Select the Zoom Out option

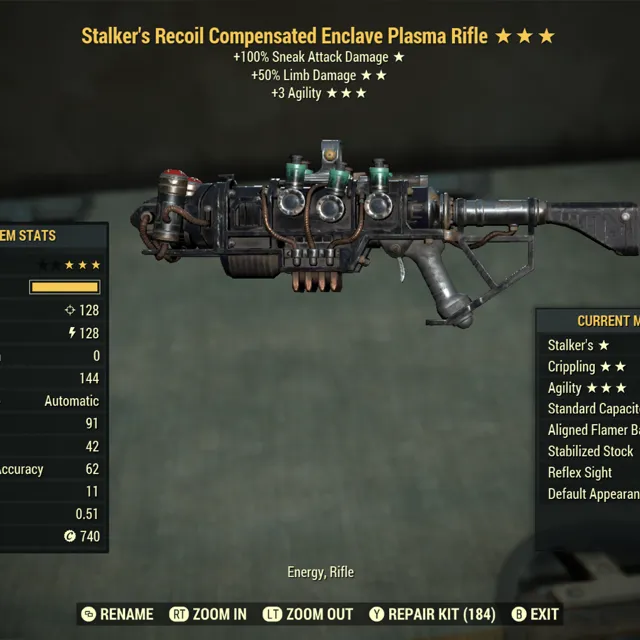(x=308, y=614)
